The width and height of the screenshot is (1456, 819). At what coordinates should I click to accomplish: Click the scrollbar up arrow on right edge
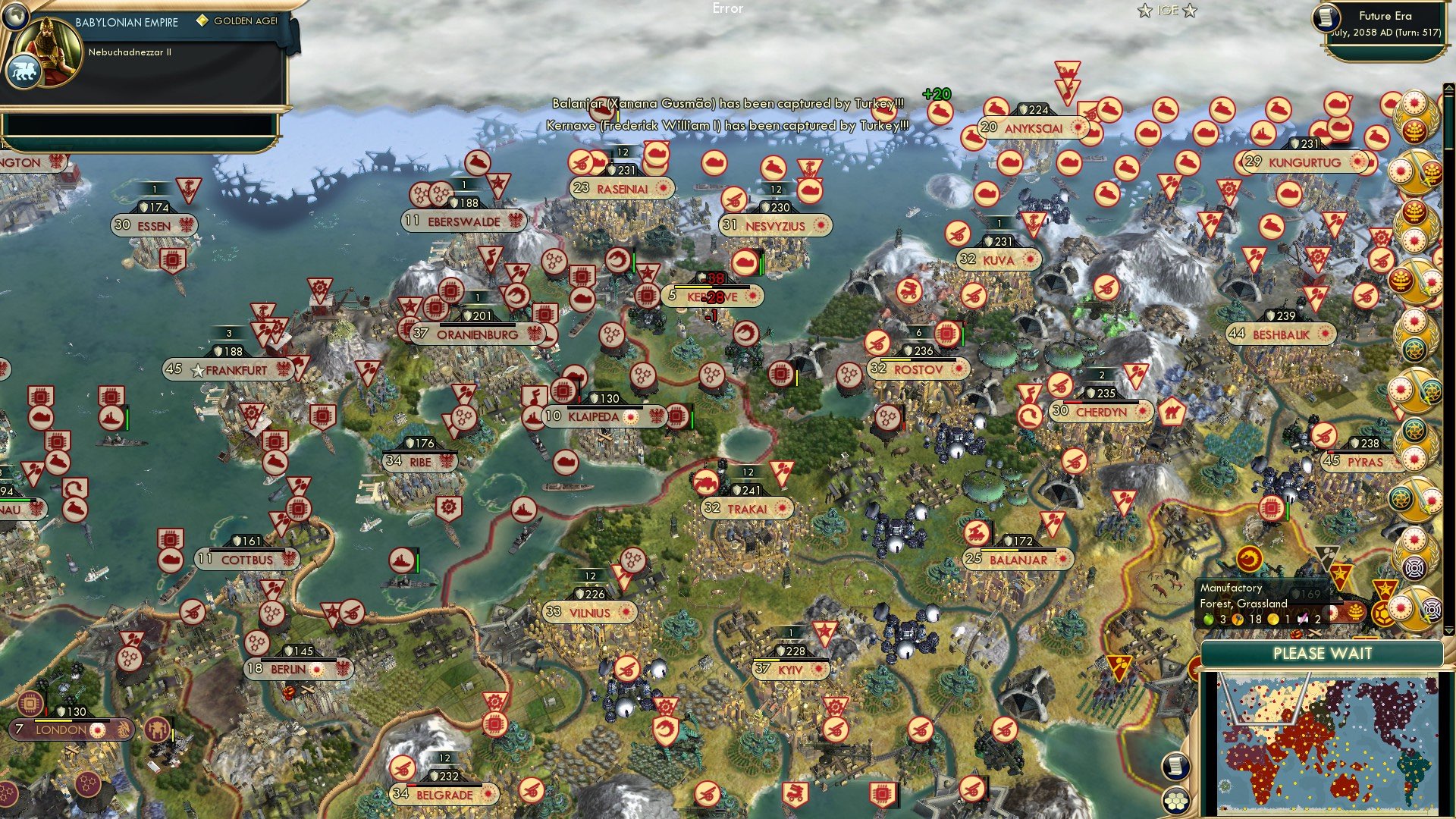(1448, 88)
